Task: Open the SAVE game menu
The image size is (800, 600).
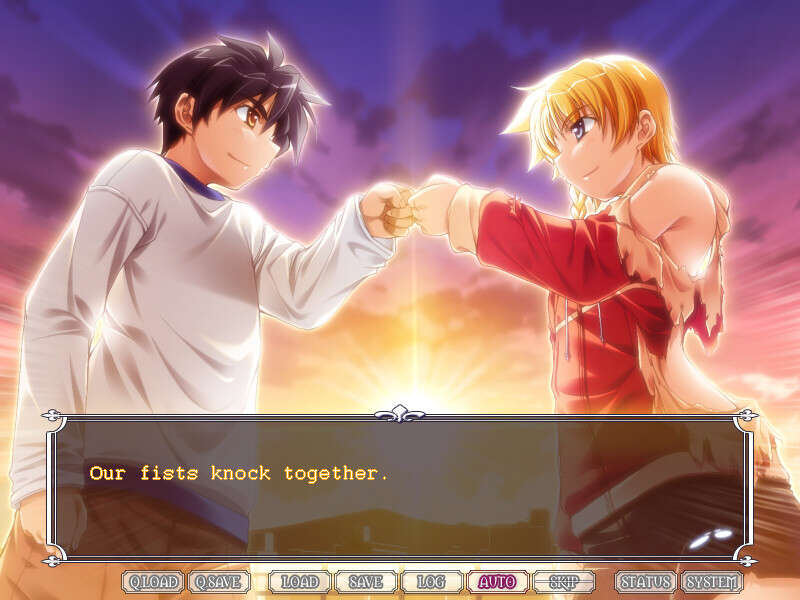Action: [365, 582]
